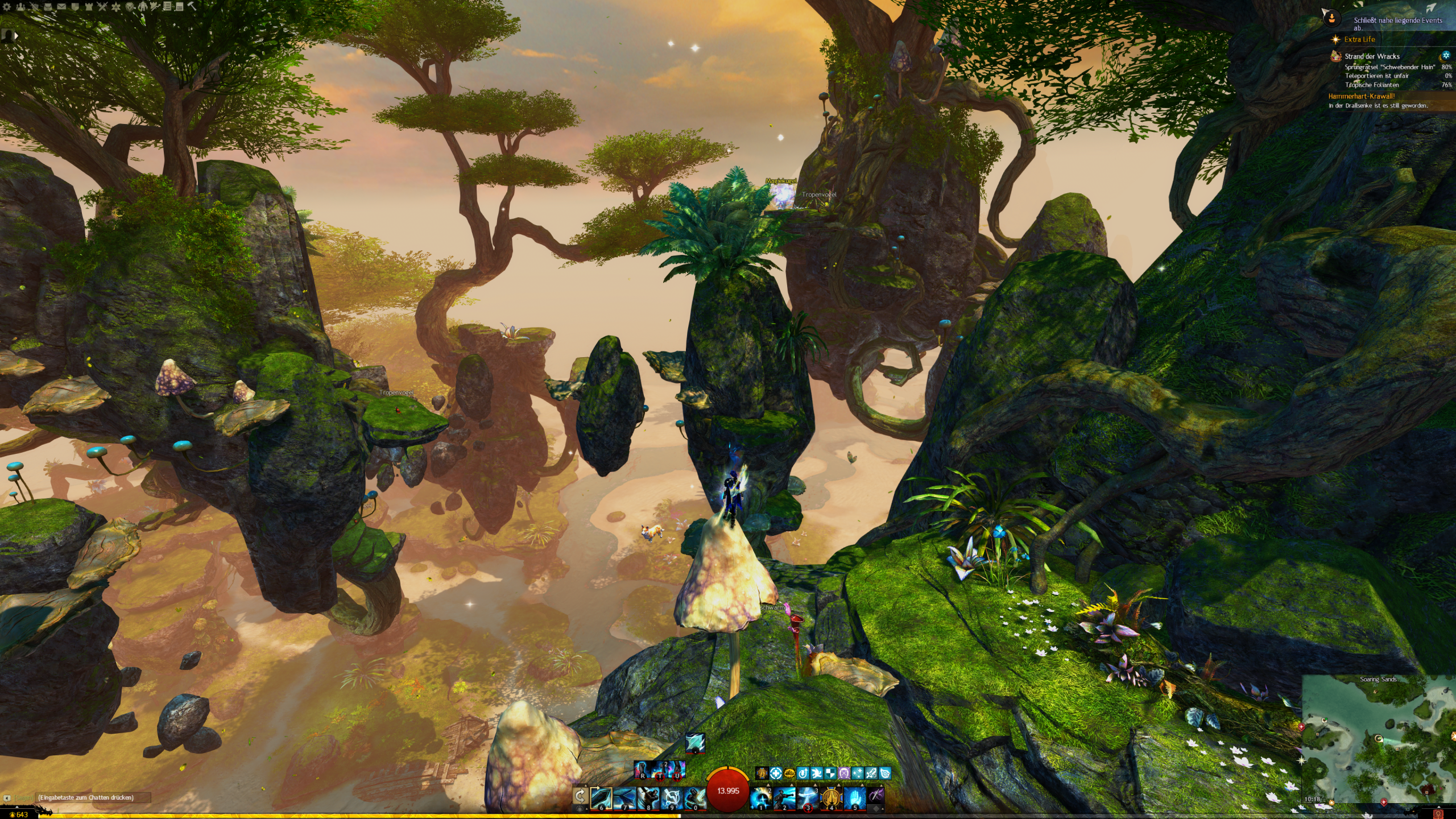Open the gear-shaped game menu icon
Viewport: 1456px width, 819px height.
pyautogui.click(x=7, y=7)
